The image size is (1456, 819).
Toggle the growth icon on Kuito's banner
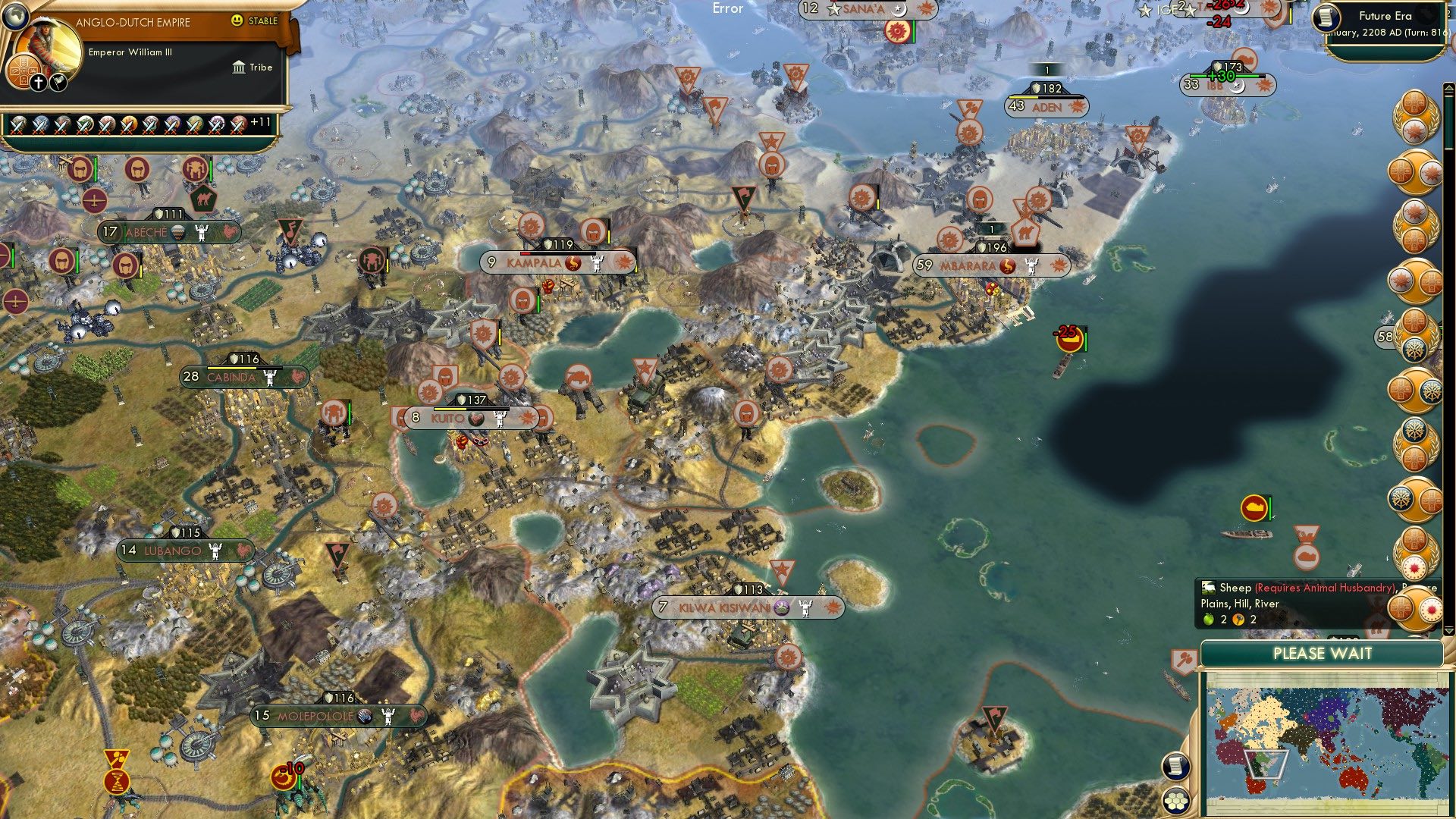click(x=476, y=416)
